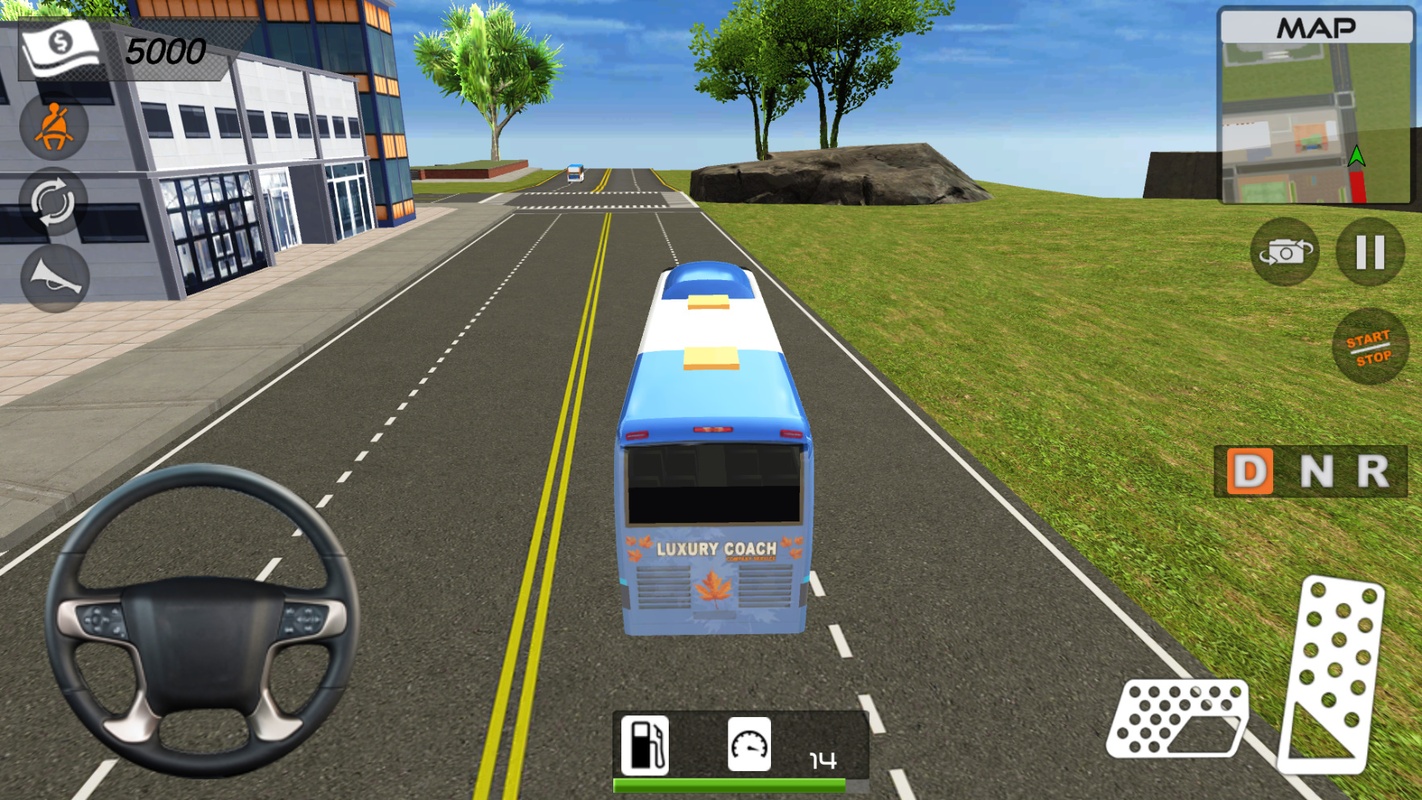Select Drive gear D

tap(1250, 472)
